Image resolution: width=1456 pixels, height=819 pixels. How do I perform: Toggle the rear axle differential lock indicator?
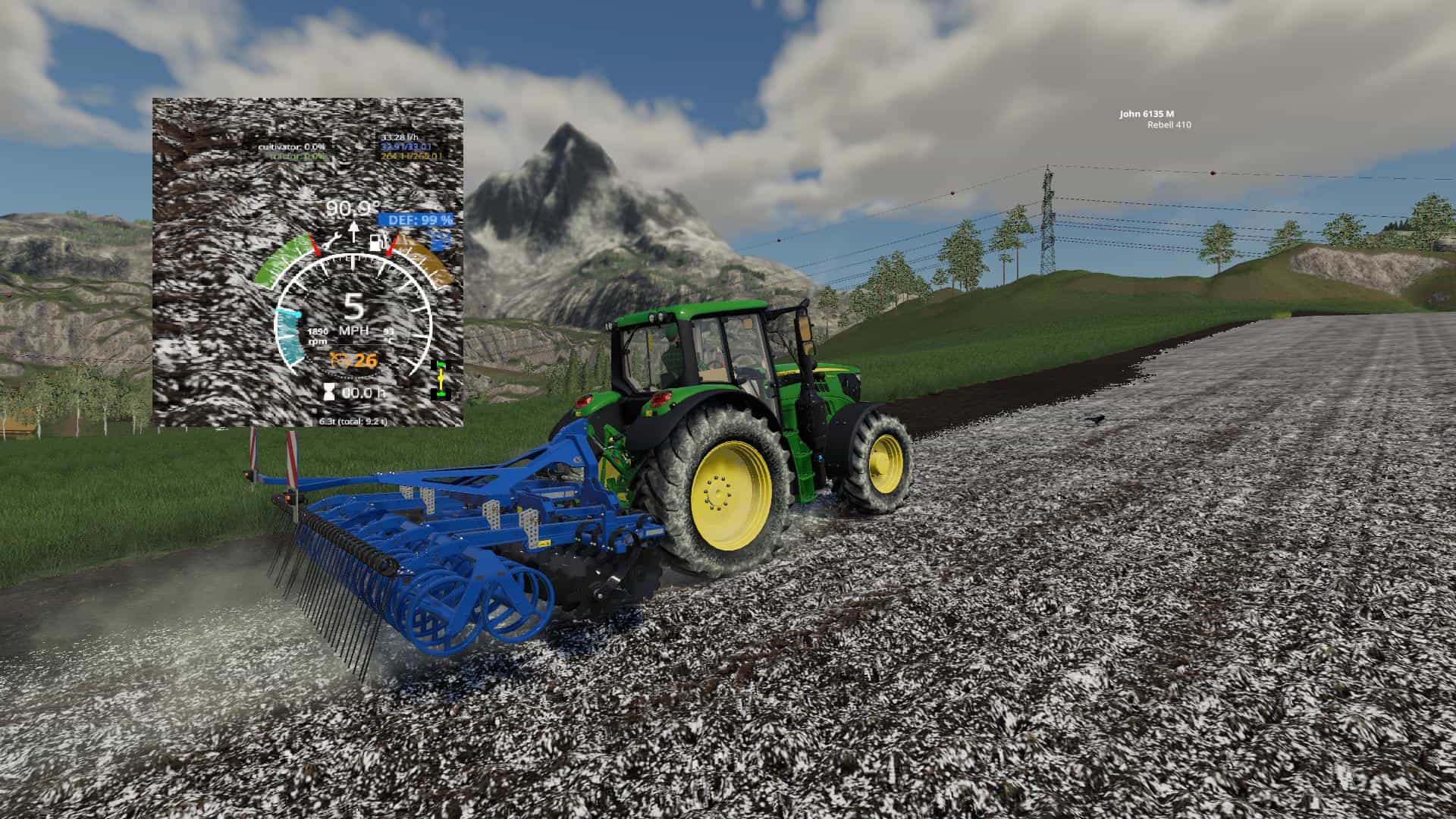pyautogui.click(x=441, y=394)
